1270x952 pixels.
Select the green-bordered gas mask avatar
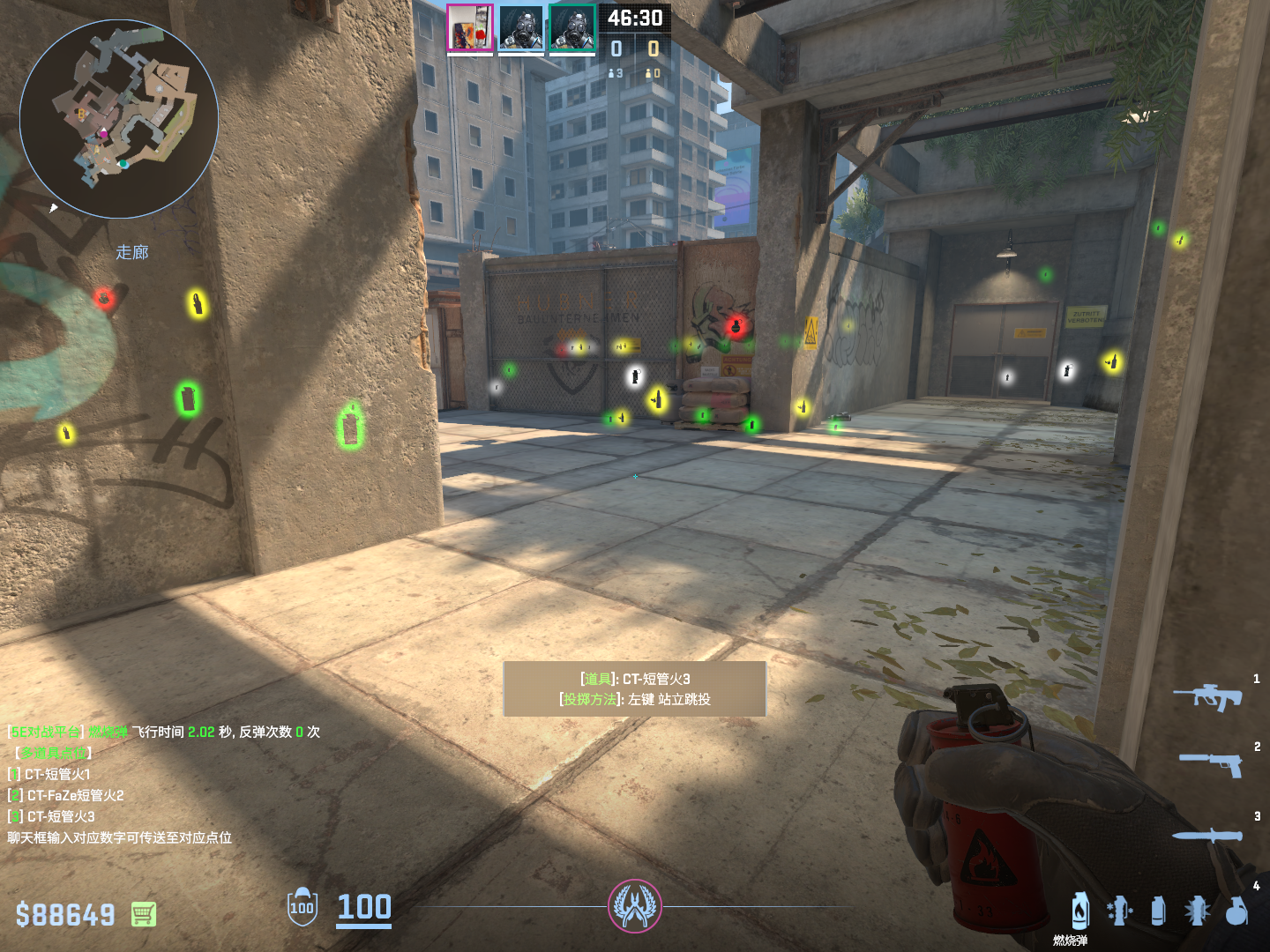(x=572, y=28)
